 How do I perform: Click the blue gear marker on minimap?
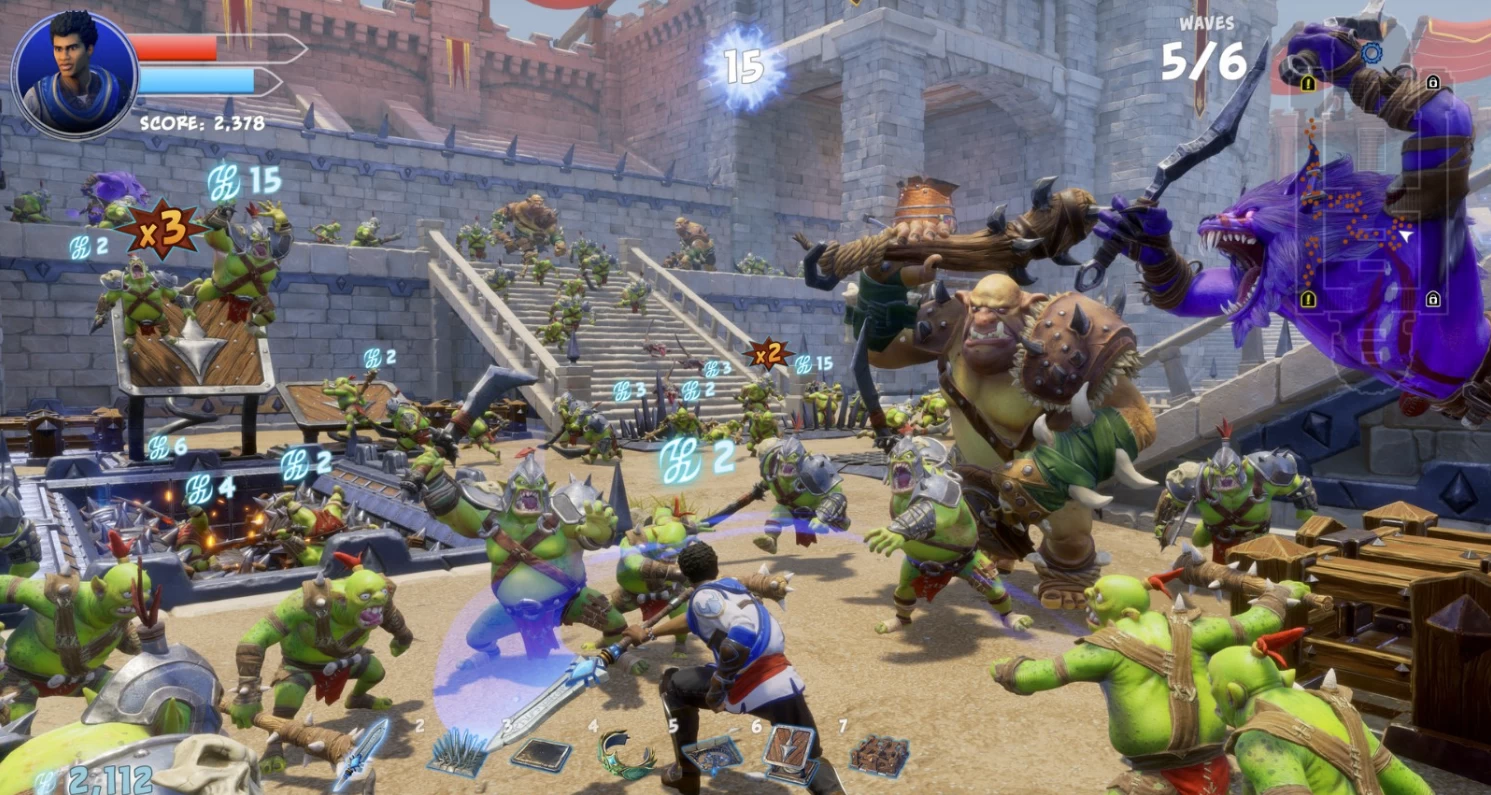(1373, 53)
